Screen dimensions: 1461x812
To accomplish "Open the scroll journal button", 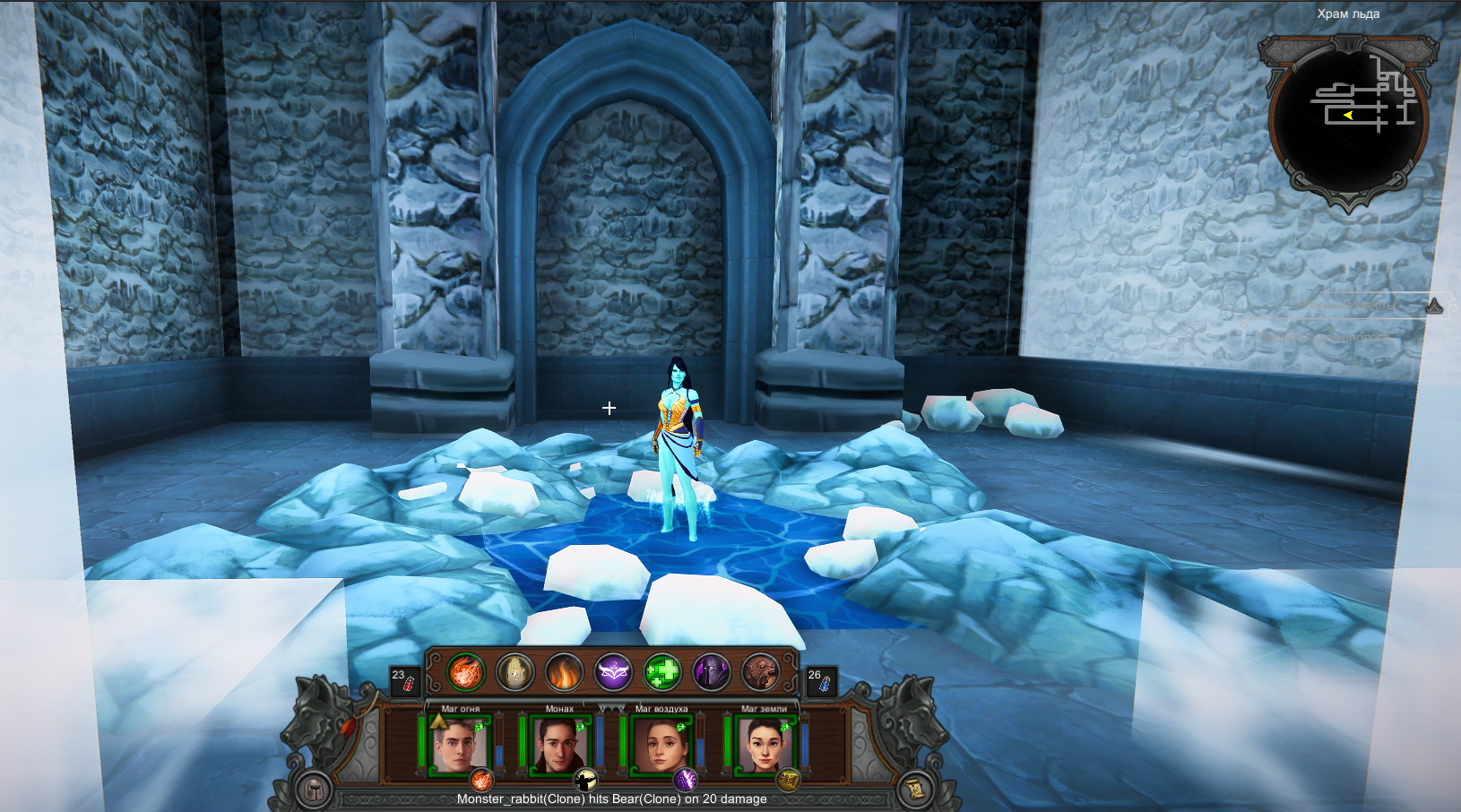I will [x=917, y=788].
